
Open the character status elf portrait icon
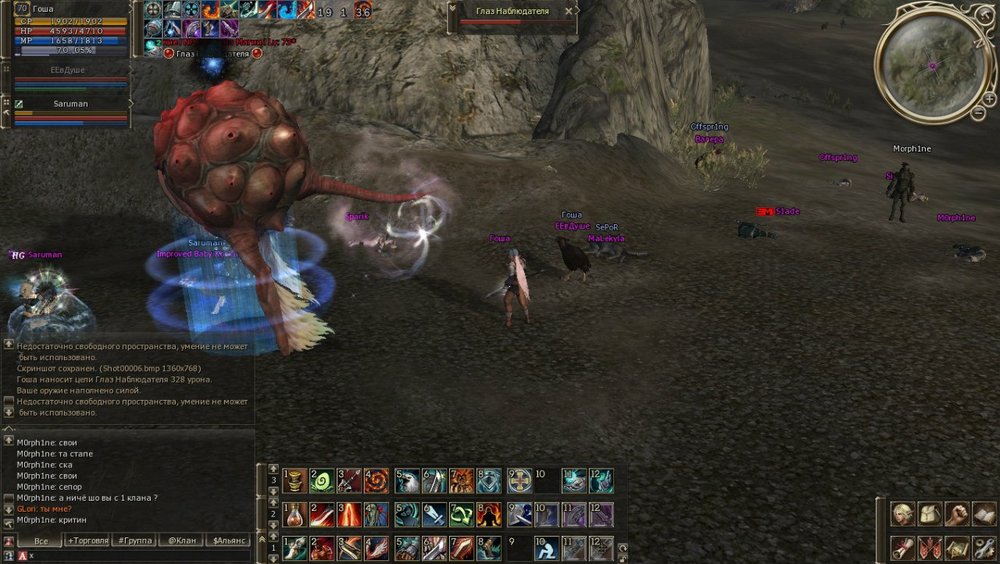903,514
